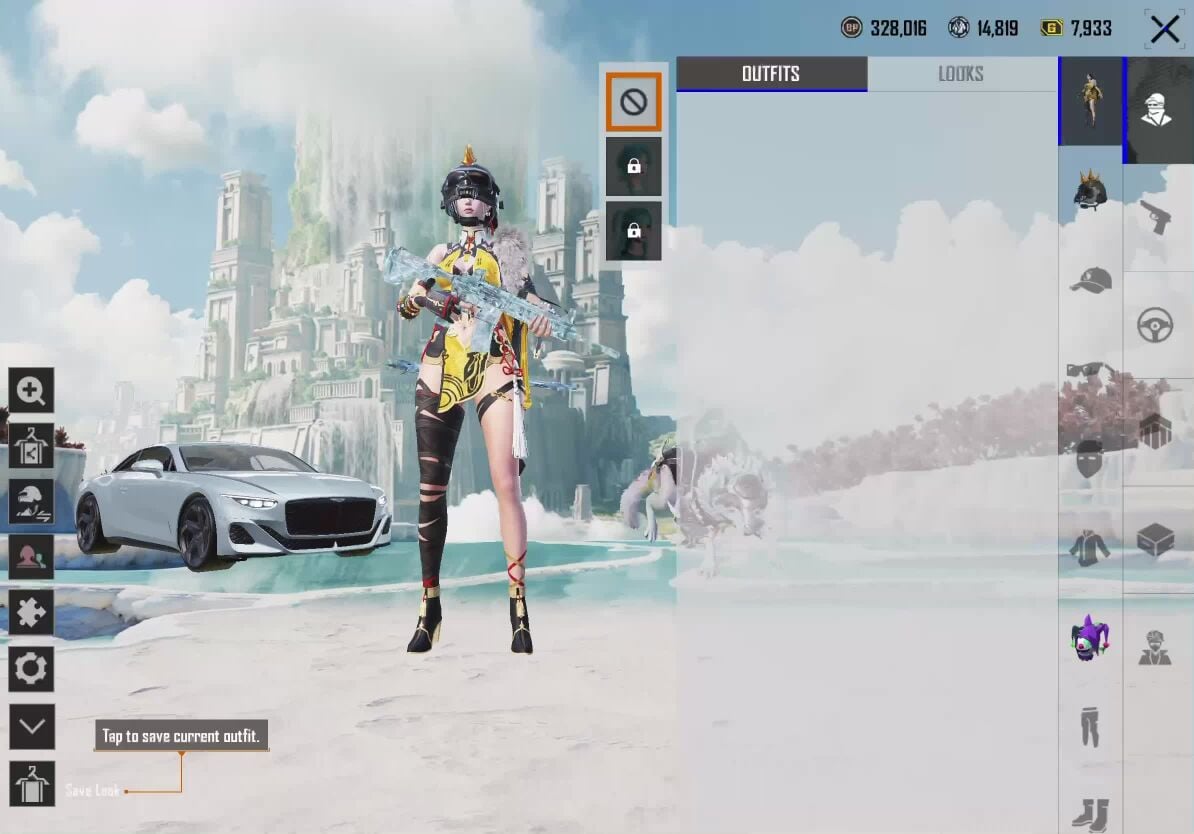Open the puzzle piece button
Screen dimensions: 1194x834
pyautogui.click(x=31, y=612)
